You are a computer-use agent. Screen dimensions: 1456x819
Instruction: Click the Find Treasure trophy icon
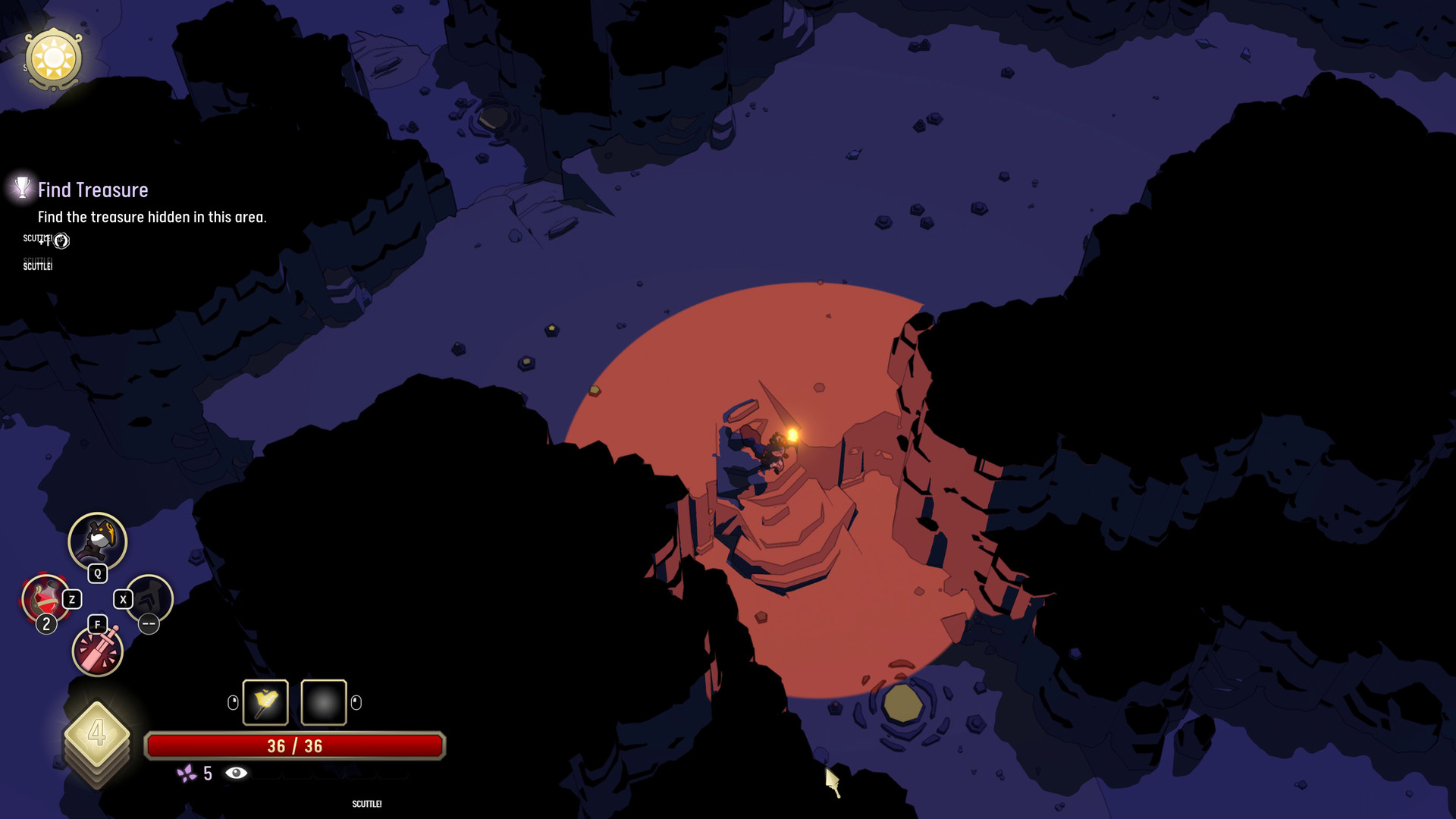click(22, 189)
